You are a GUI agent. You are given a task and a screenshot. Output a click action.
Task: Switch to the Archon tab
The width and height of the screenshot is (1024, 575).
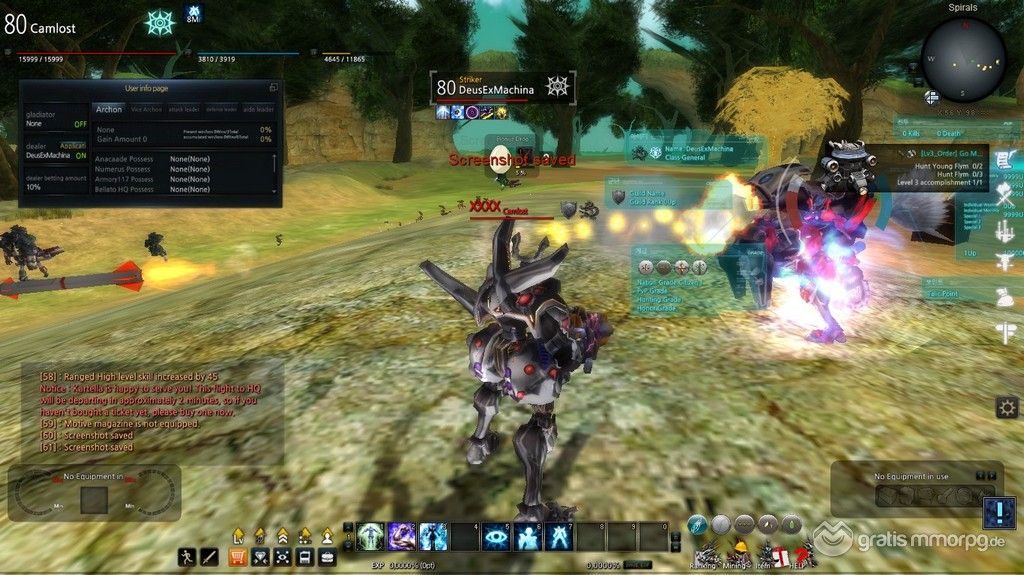click(108, 109)
